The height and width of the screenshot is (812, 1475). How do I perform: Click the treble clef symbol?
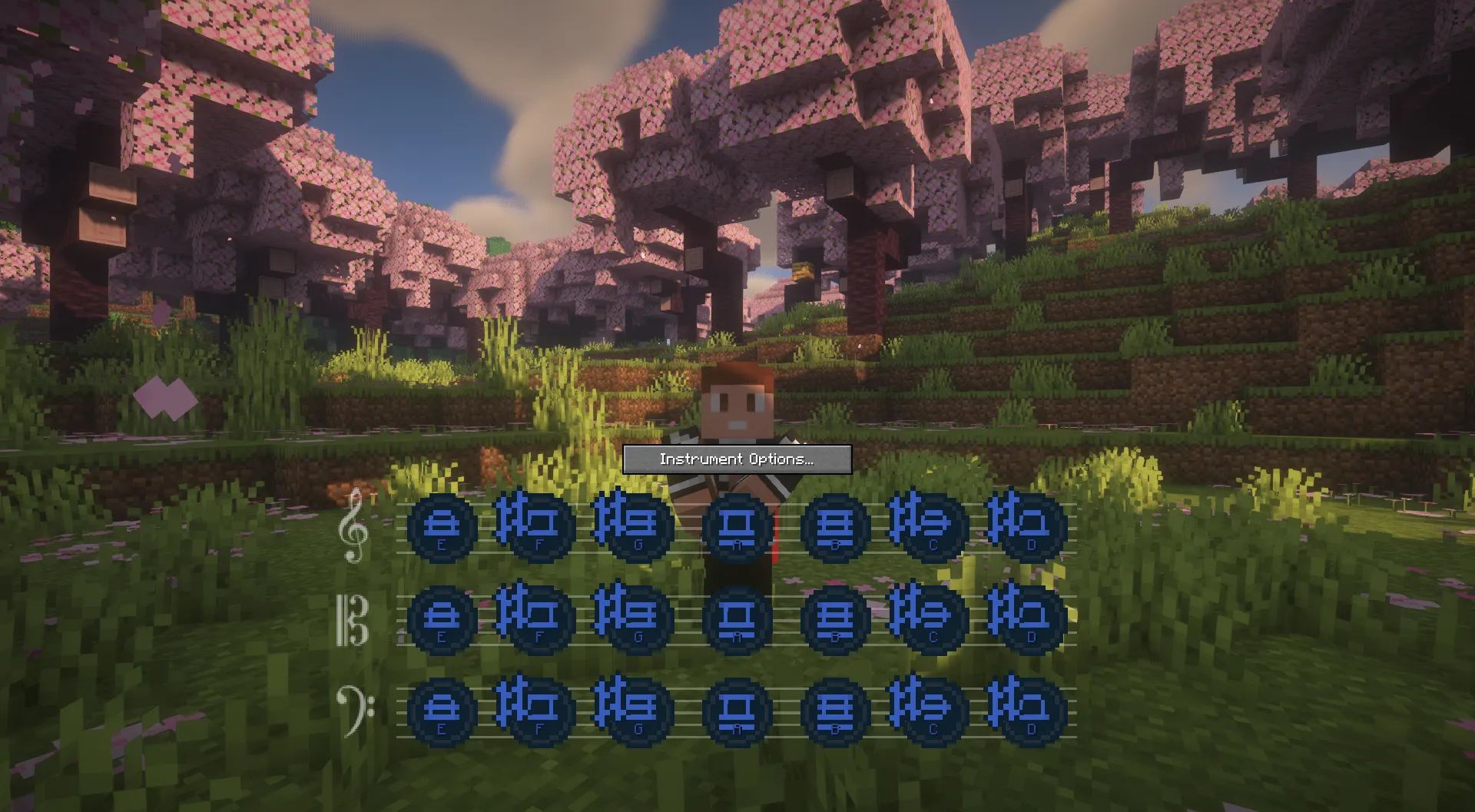click(353, 527)
